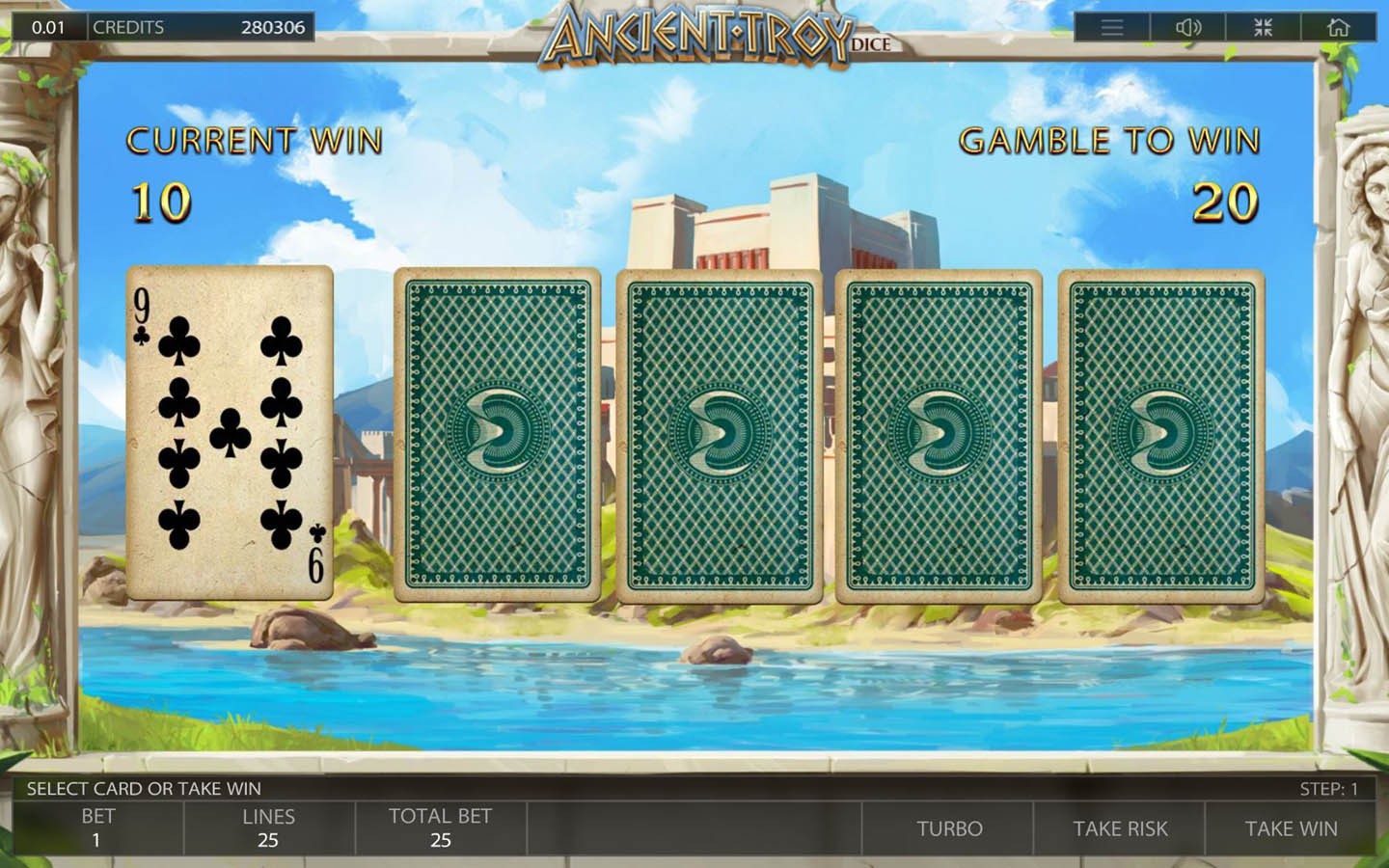
Task: Exit fullscreen using the collapse-arrows icon
Action: click(1264, 27)
